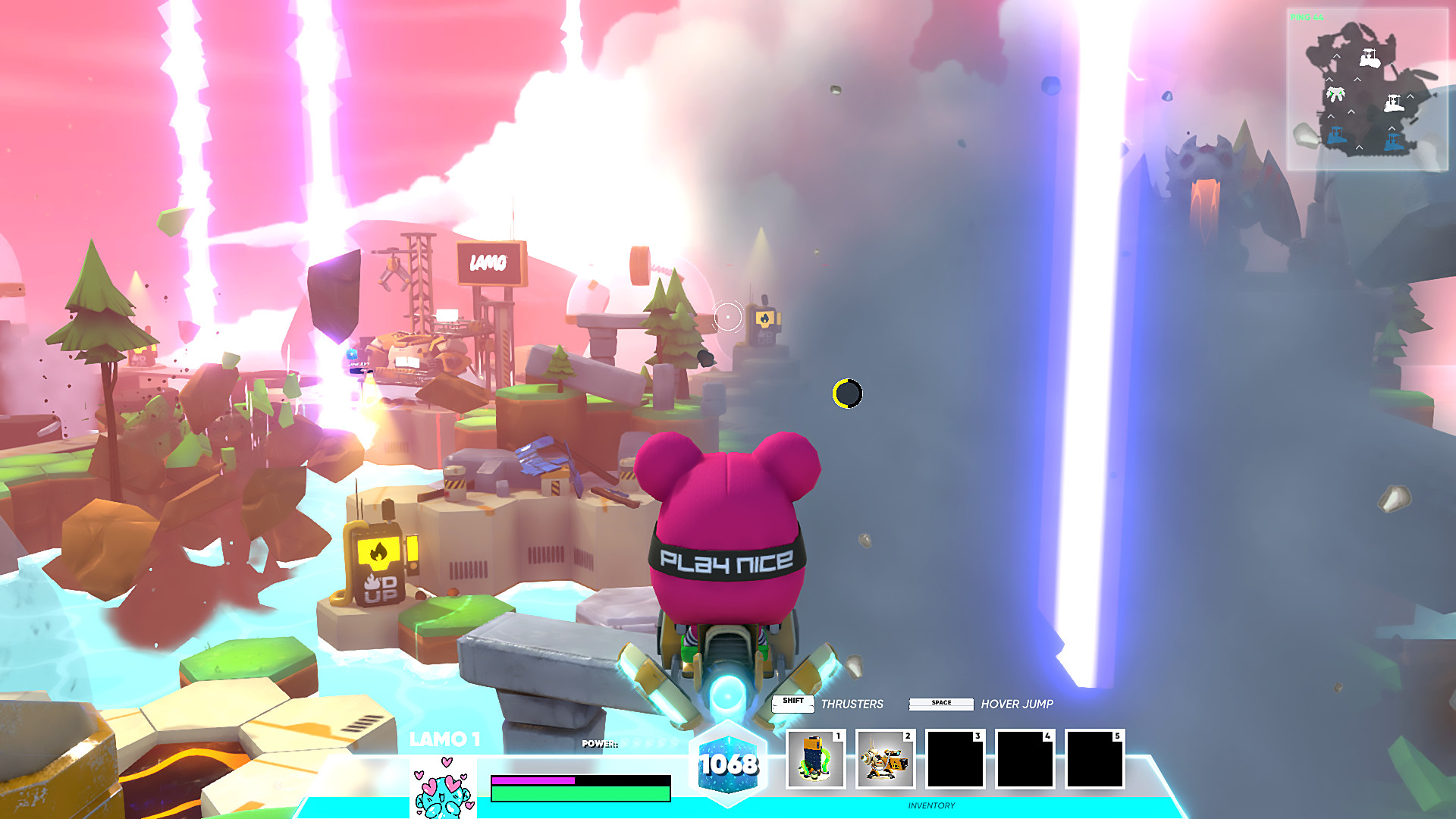Click a blue turret marker on the minimap
Viewport: 1456px width, 819px height.
coord(1337,134)
